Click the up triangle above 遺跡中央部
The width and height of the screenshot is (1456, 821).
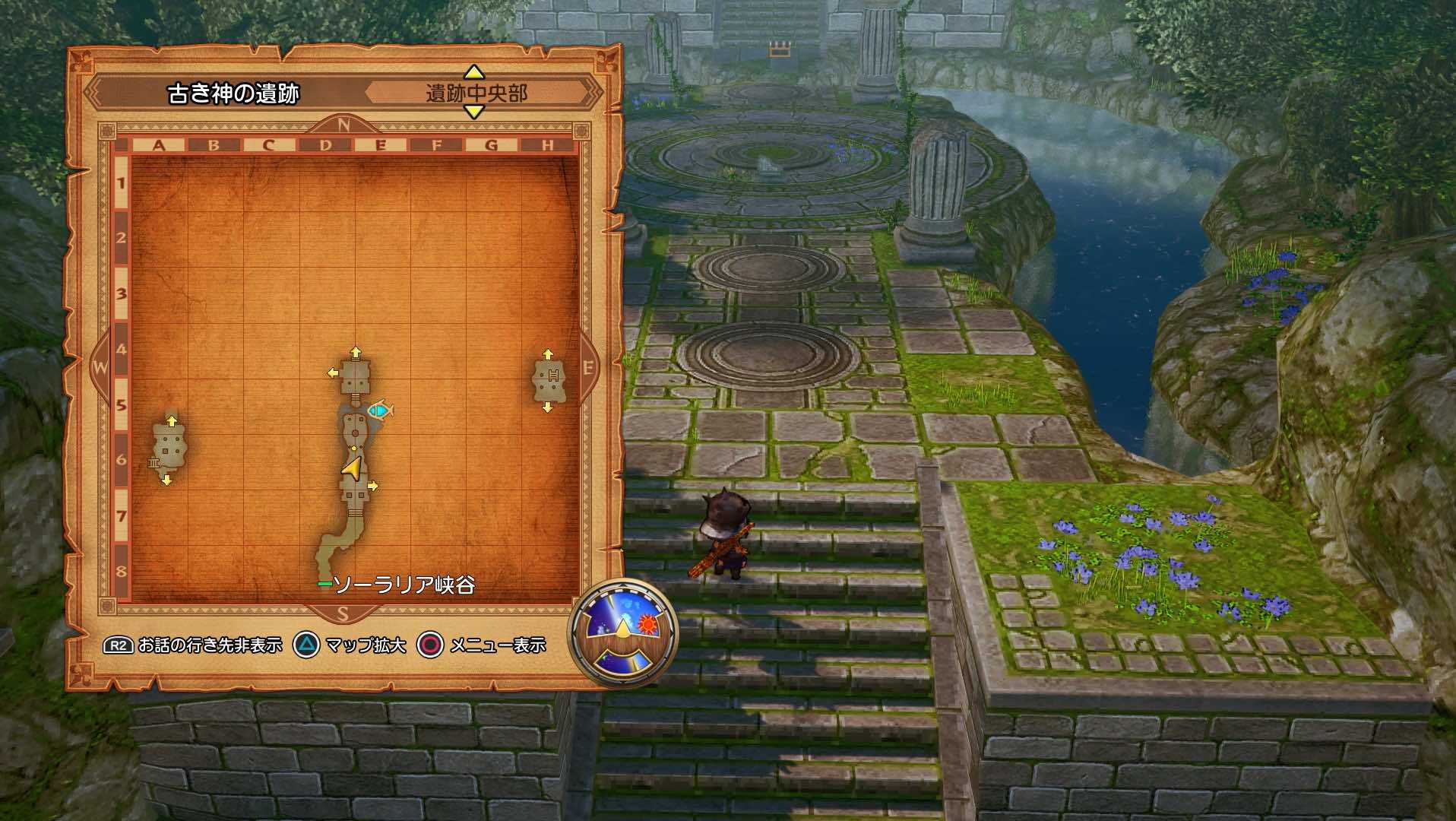tap(473, 74)
